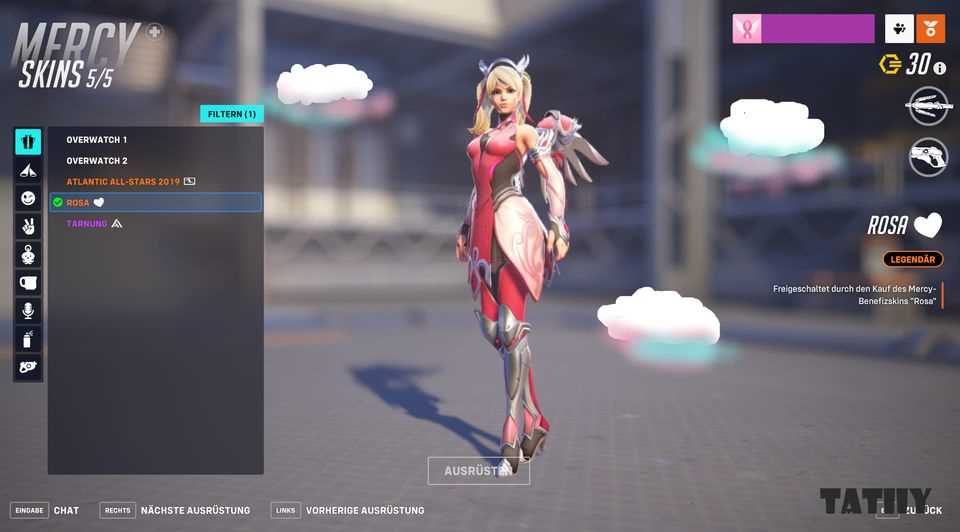Click the white paw print icon button
The width and height of the screenshot is (960, 532).
(x=899, y=29)
